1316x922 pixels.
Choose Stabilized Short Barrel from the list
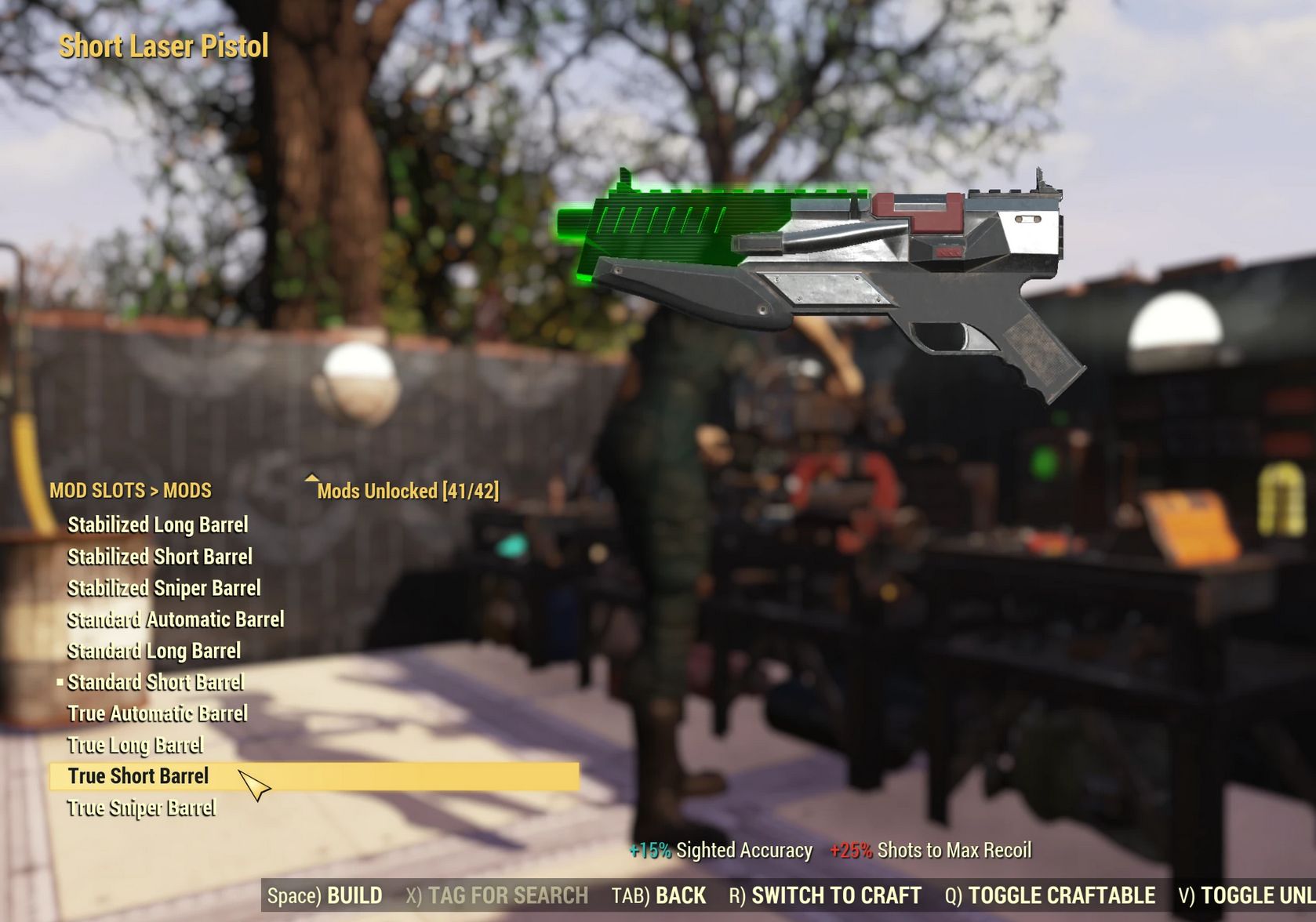pyautogui.click(x=160, y=557)
